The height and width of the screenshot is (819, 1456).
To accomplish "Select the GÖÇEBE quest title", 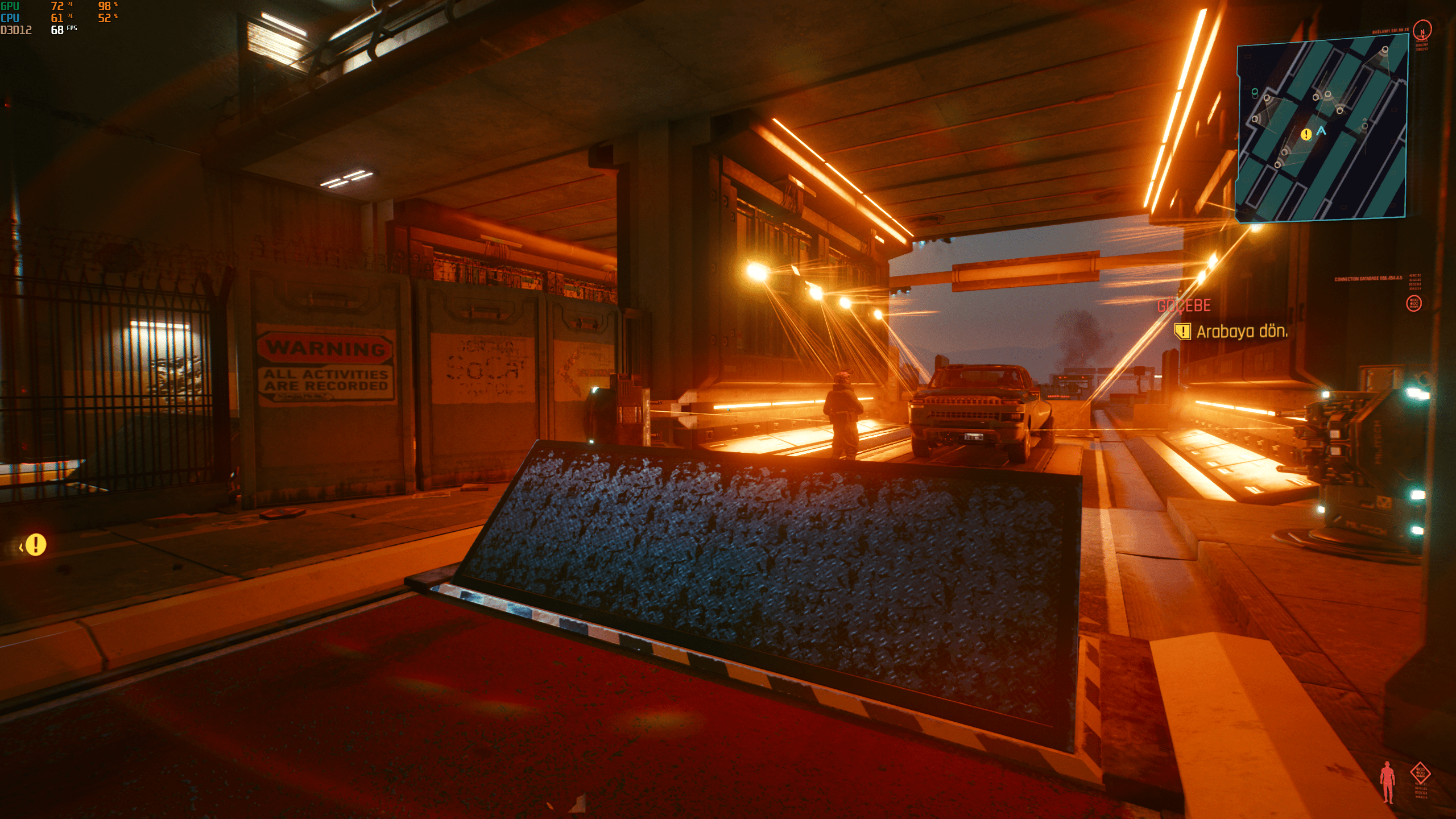I will [x=1184, y=306].
